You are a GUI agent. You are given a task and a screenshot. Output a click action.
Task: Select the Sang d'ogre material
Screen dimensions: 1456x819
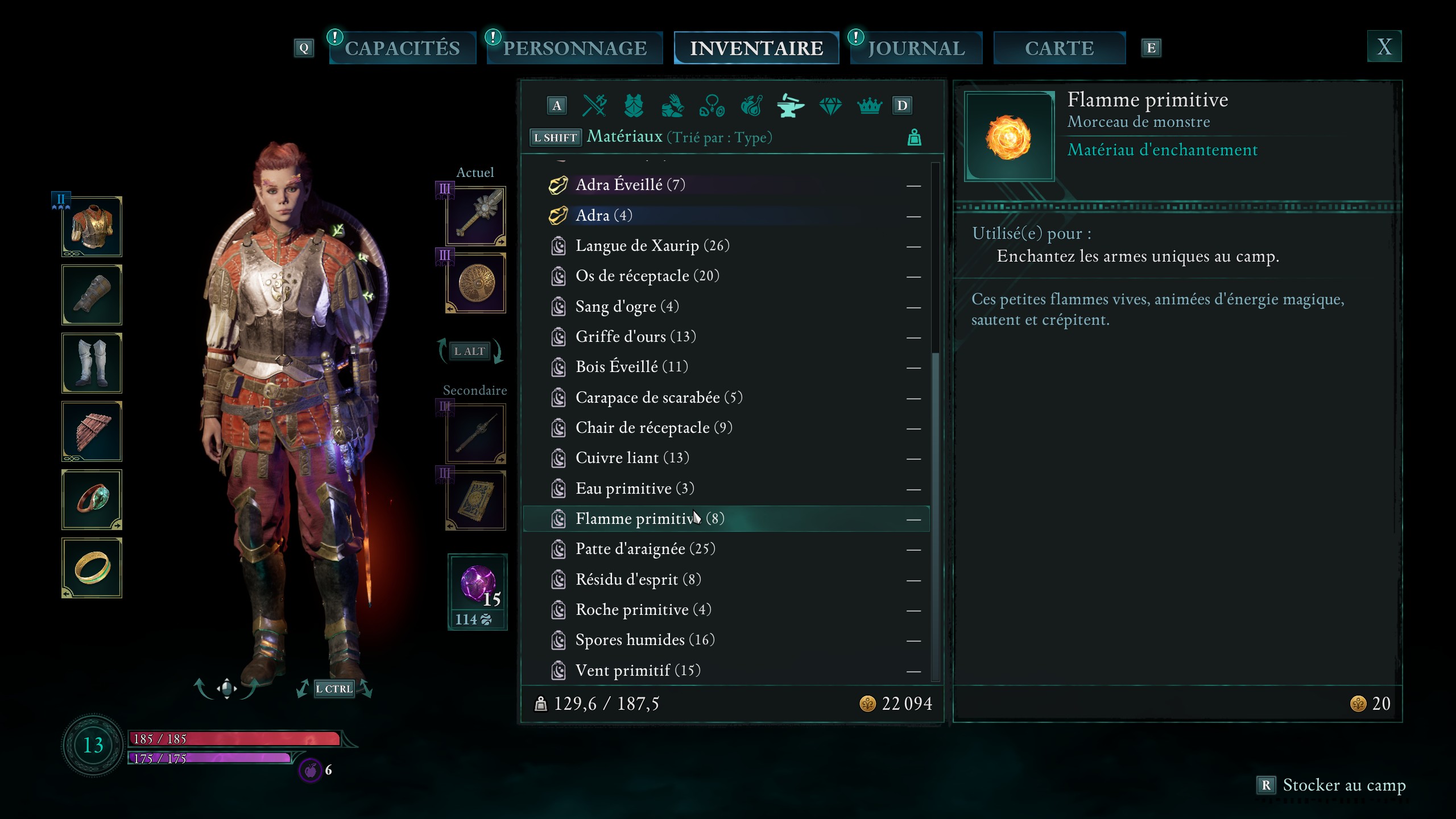click(x=627, y=307)
